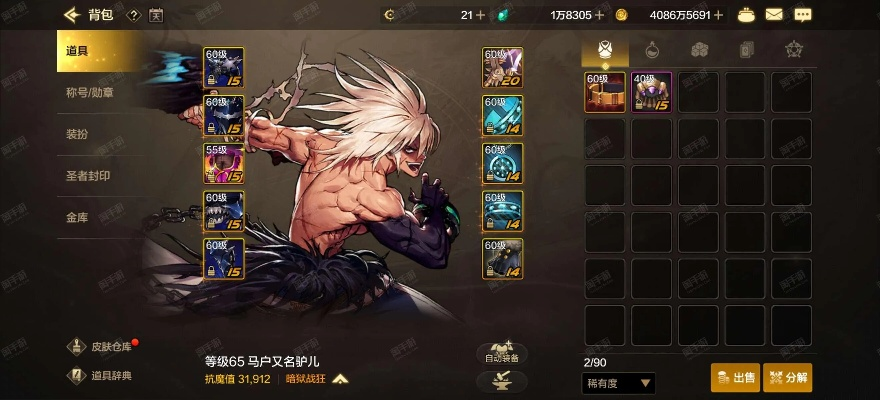This screenshot has width=880, height=400.
Task: Click the 分解 disassemble button
Action: [787, 378]
